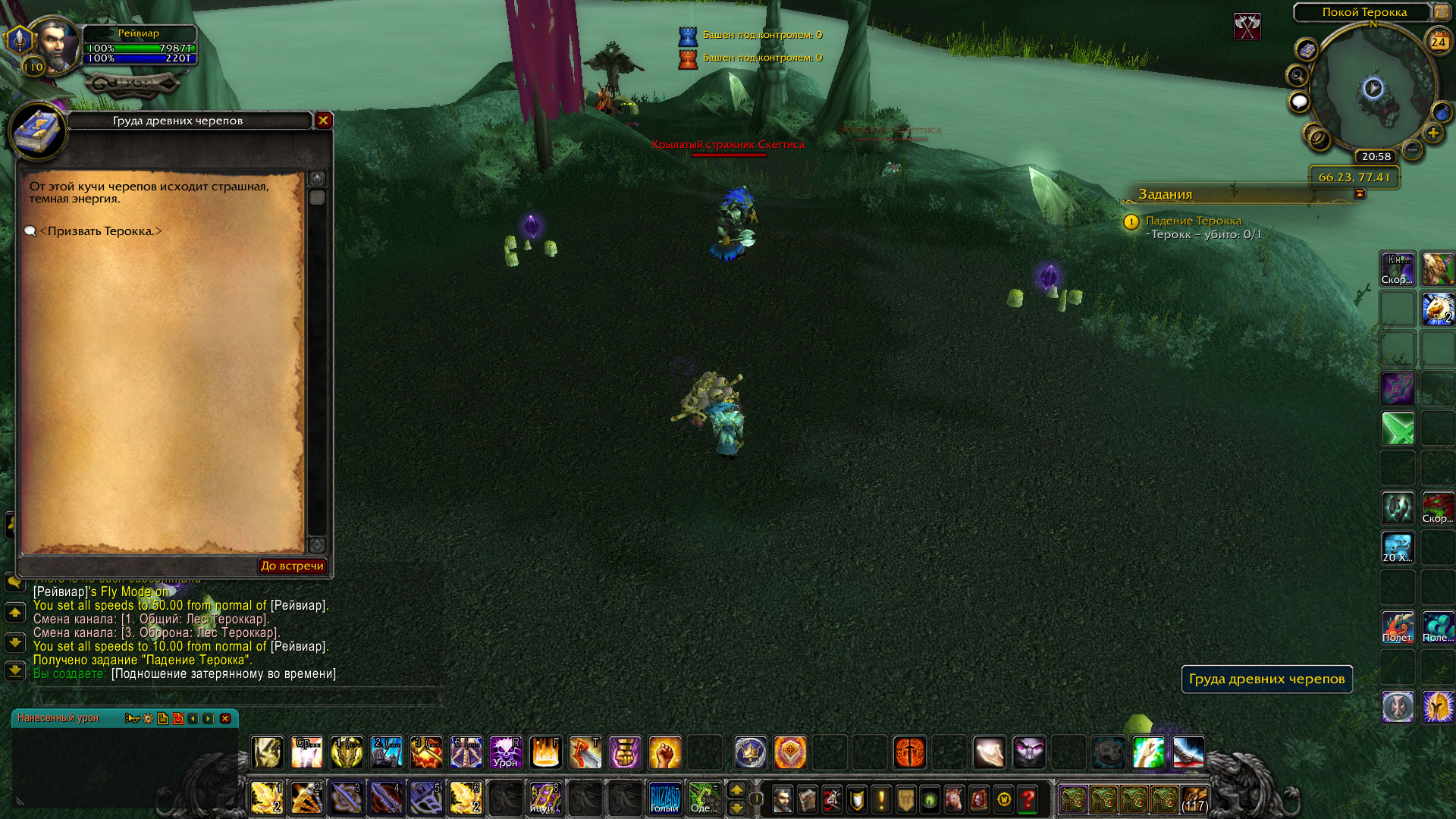Click the Blizzard logo 'Голый' macro
Screen dimensions: 1456x819
coord(664,798)
